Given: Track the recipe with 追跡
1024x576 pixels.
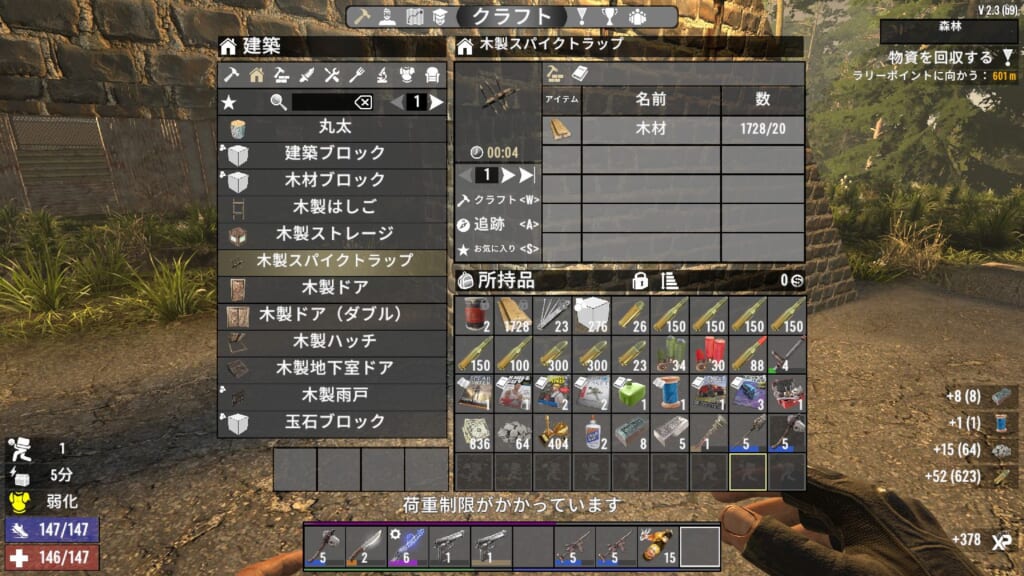Looking at the screenshot, I should pyautogui.click(x=498, y=224).
